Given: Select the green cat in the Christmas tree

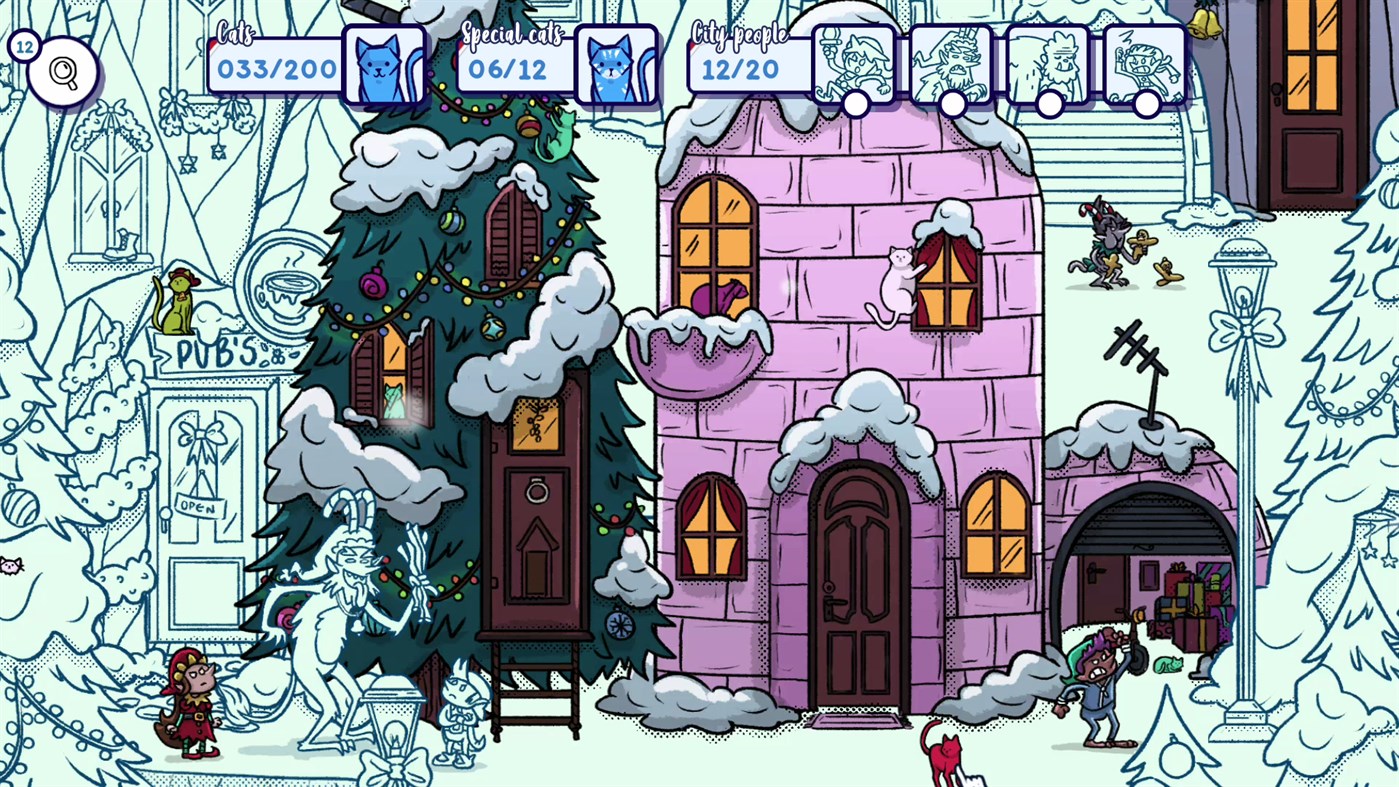Looking at the screenshot, I should pos(554,135).
